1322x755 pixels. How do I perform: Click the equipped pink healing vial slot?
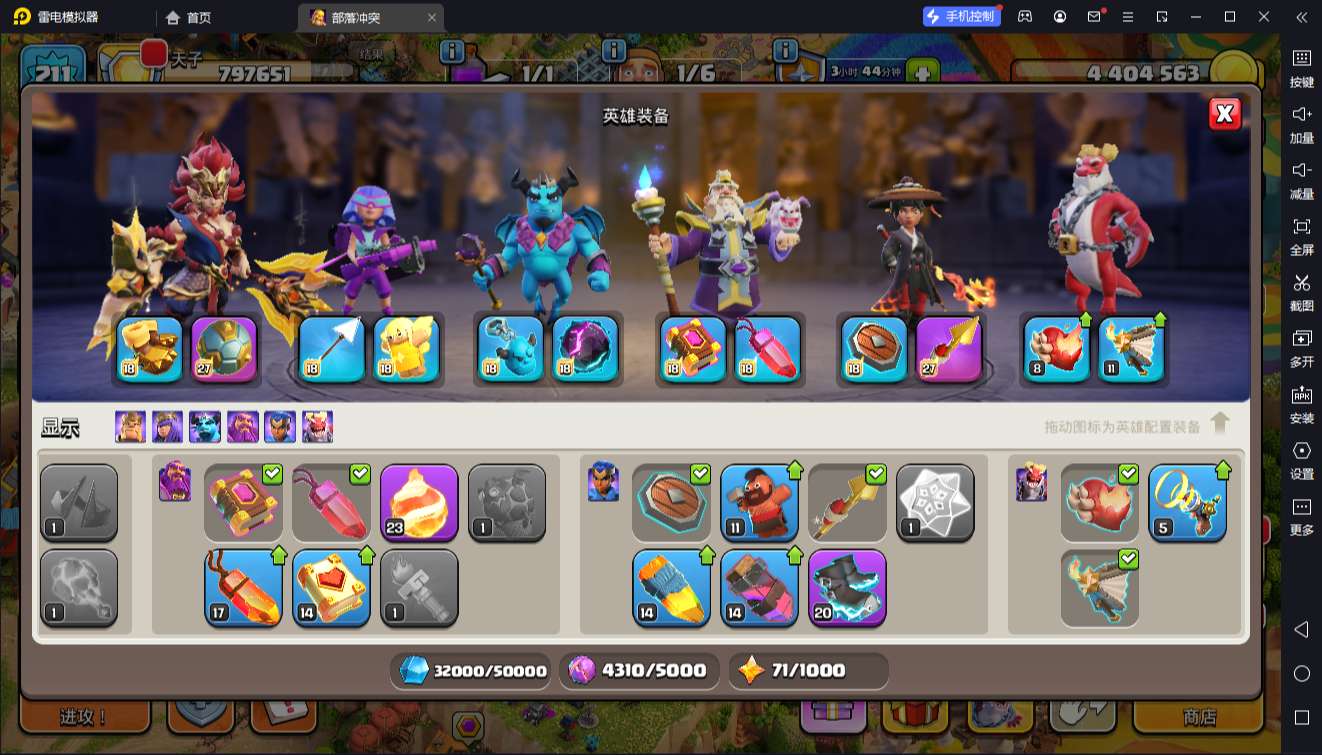[x=768, y=349]
